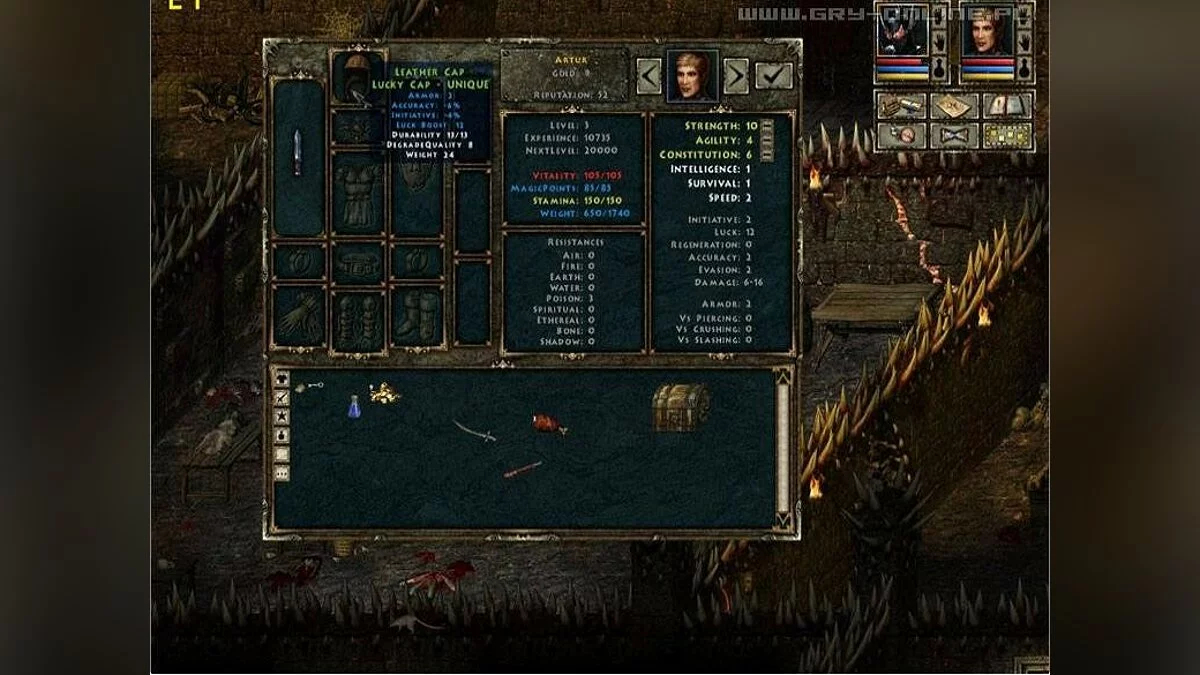Click the blue potion in inventory
The height and width of the screenshot is (675, 1200).
[353, 406]
